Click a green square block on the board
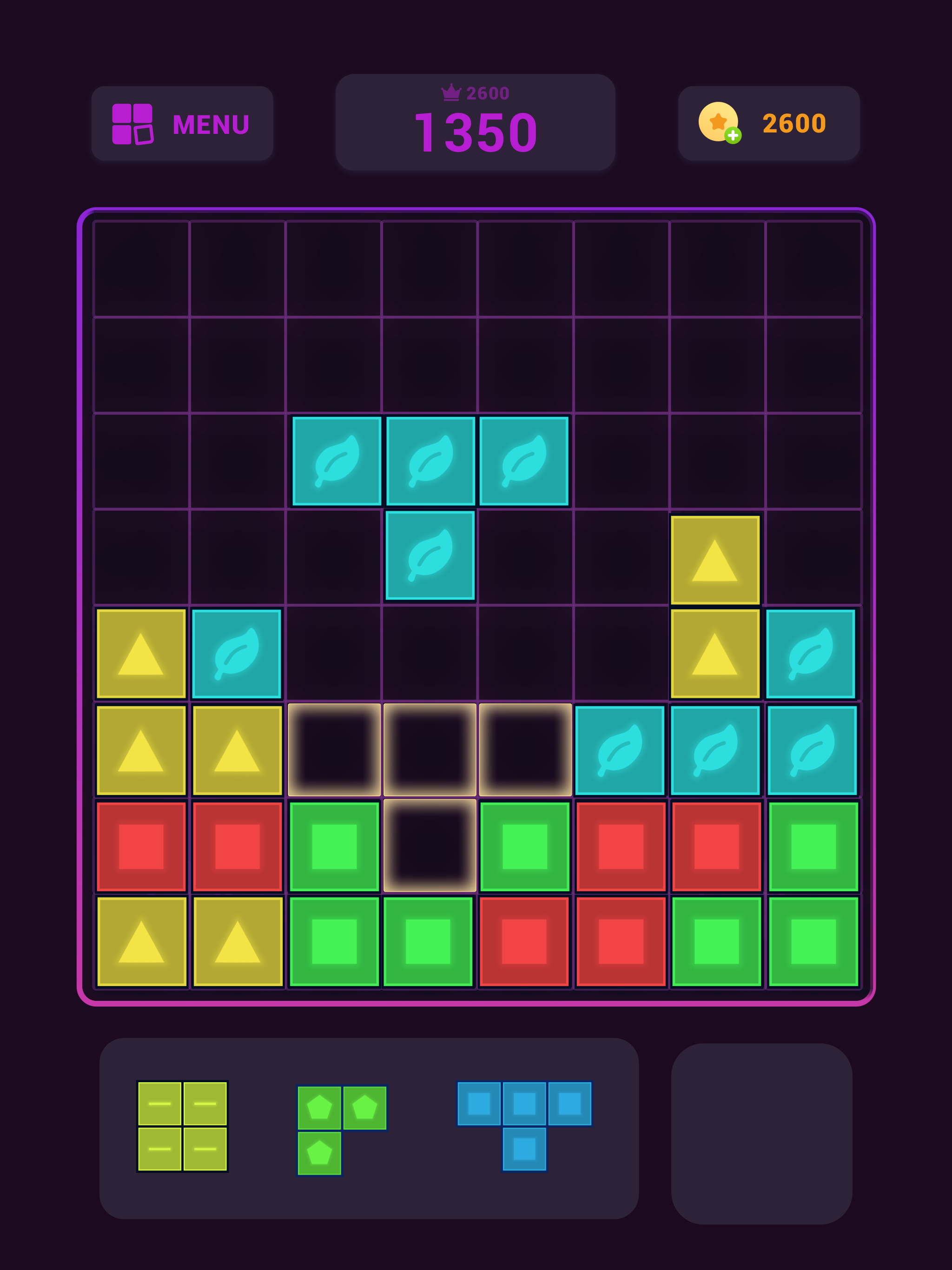Viewport: 952px width, 1270px height. point(333,844)
